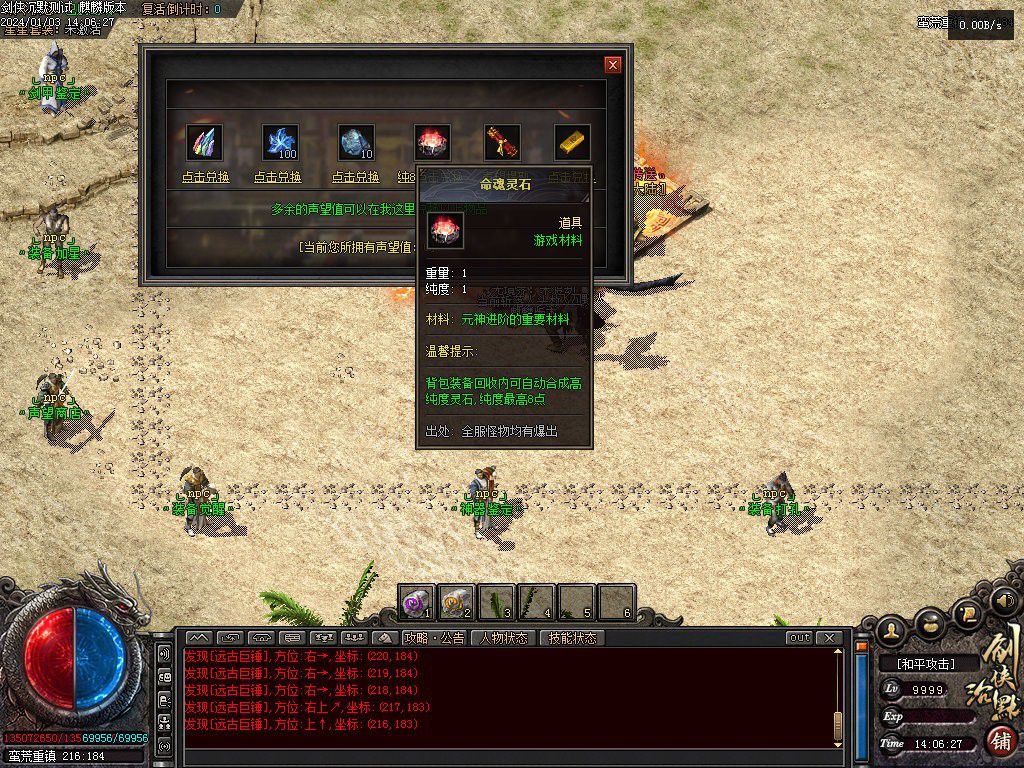
Task: Select the rainbow crystal shard item
Action: click(206, 142)
